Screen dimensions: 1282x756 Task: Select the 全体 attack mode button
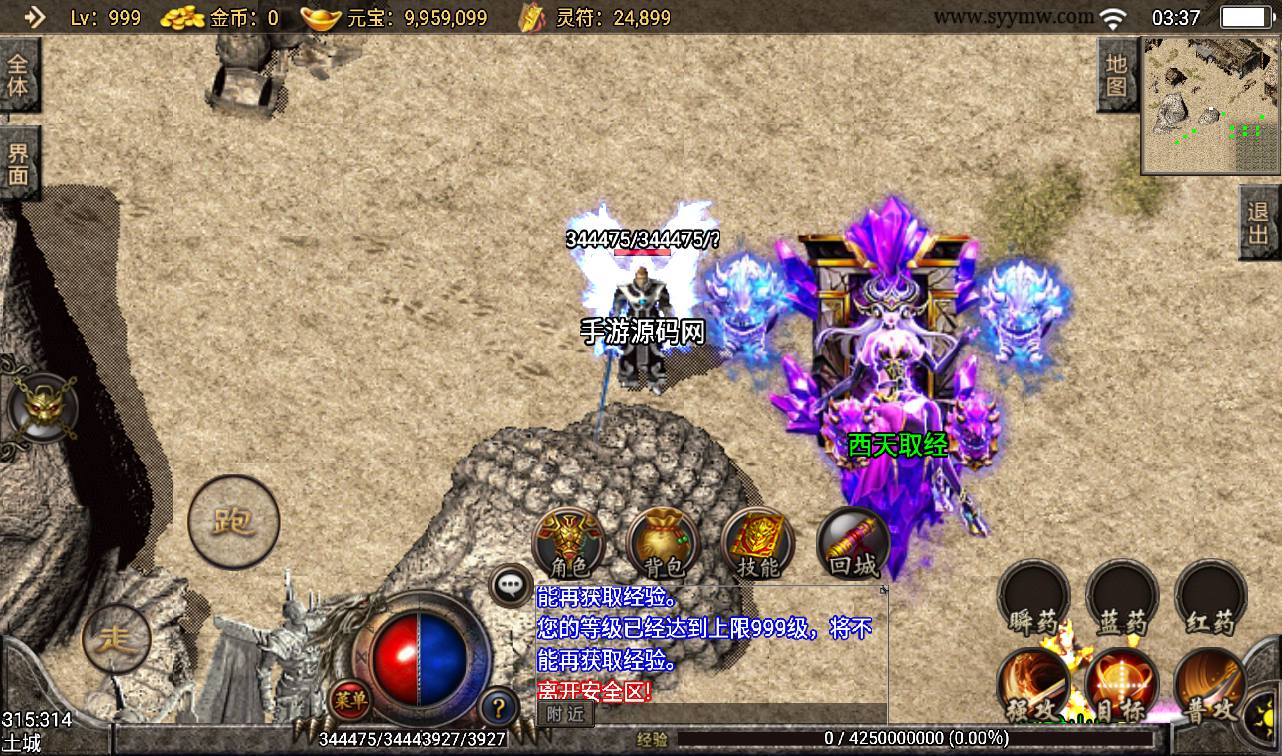tap(19, 75)
